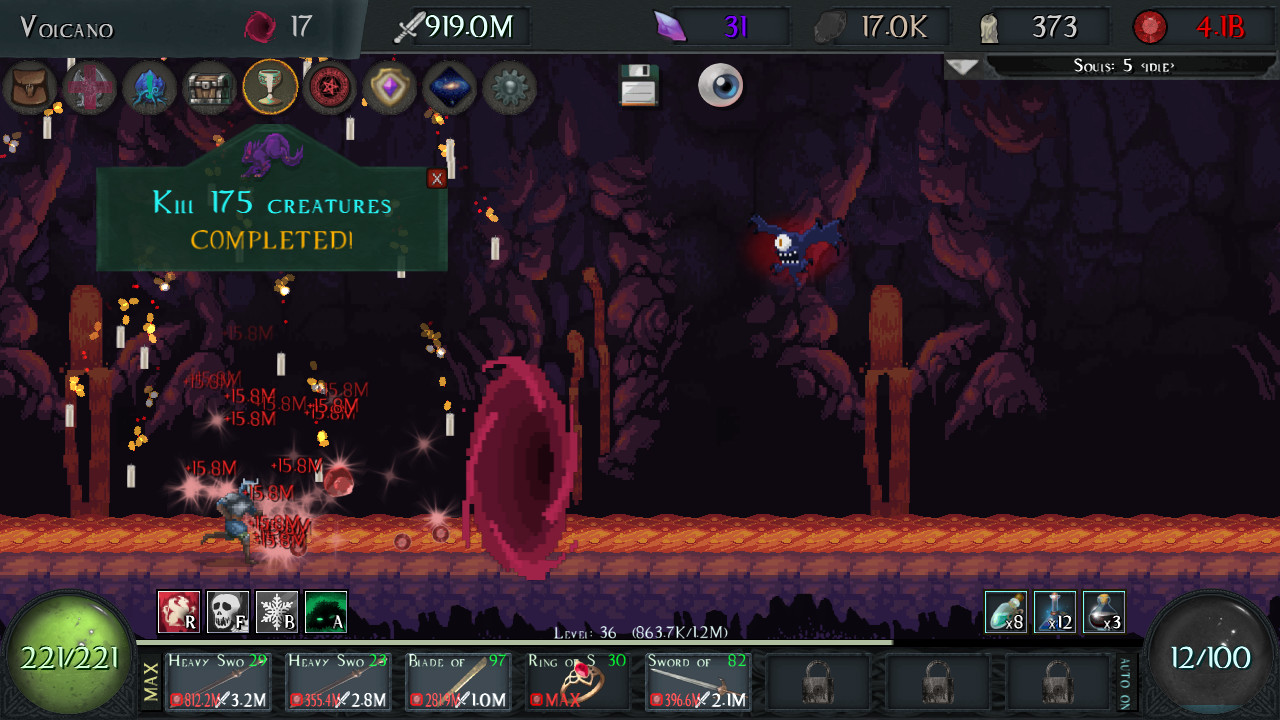Activate the skull ability
This screenshot has height=720, width=1280.
point(228,612)
